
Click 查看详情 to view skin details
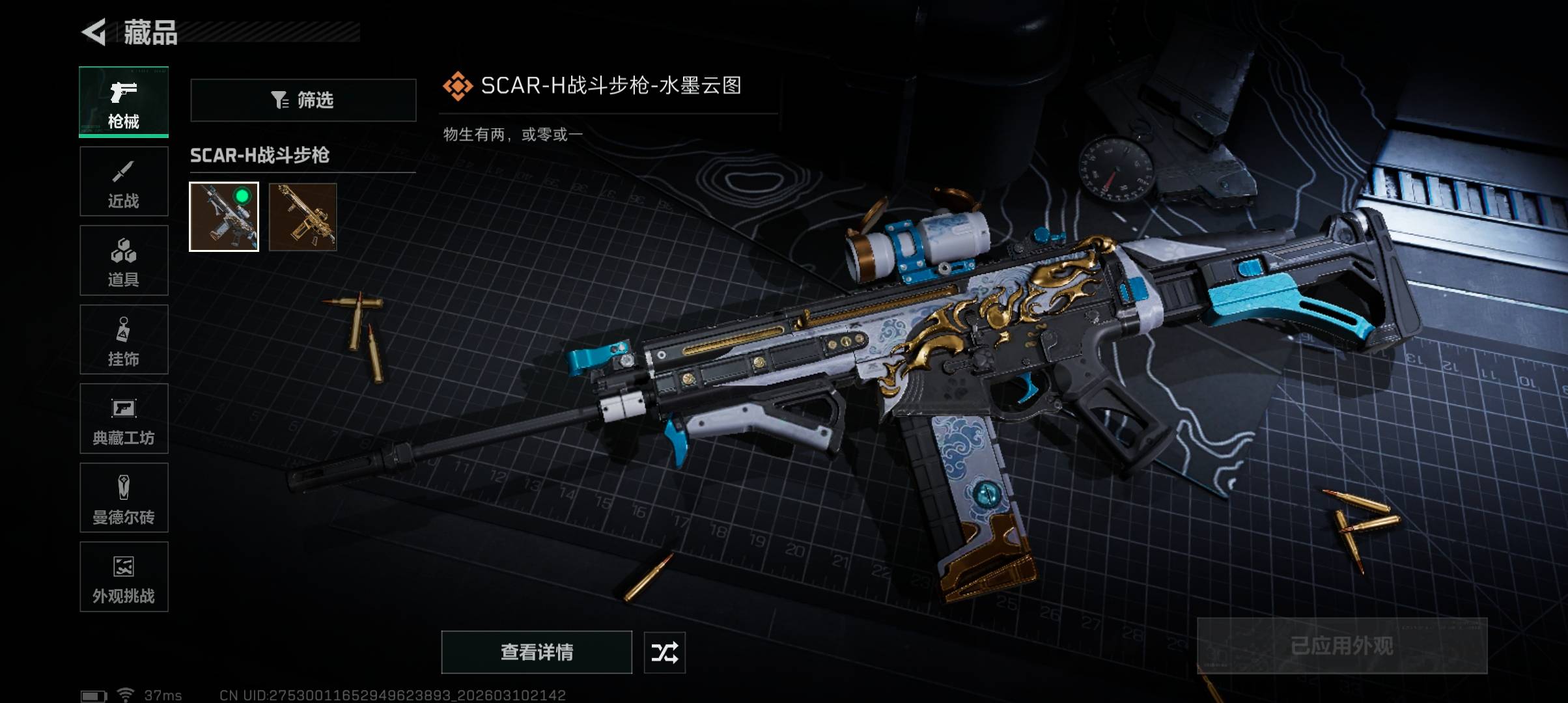537,652
